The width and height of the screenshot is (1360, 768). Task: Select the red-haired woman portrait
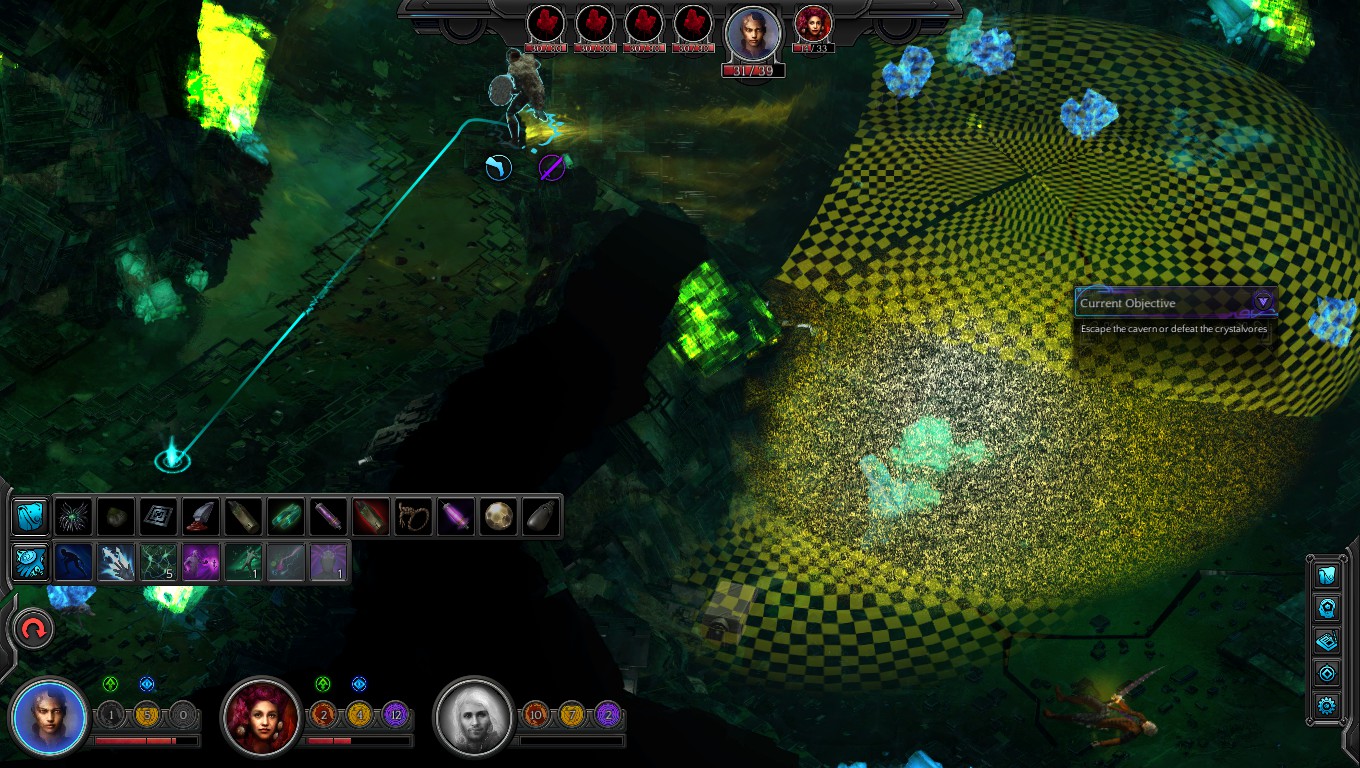click(x=262, y=716)
